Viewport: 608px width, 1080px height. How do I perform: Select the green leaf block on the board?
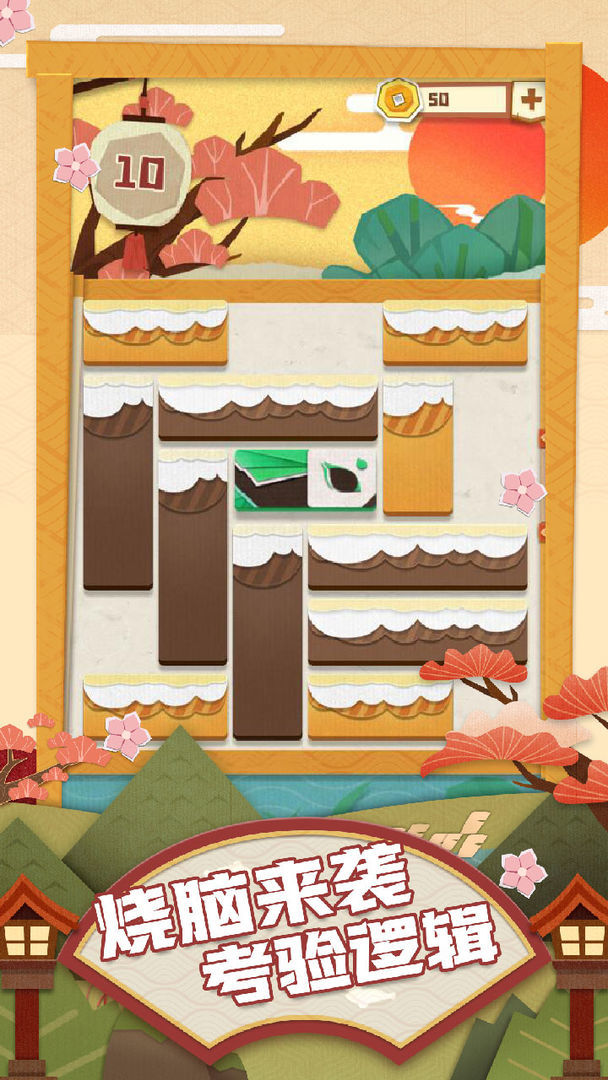pyautogui.click(x=306, y=480)
